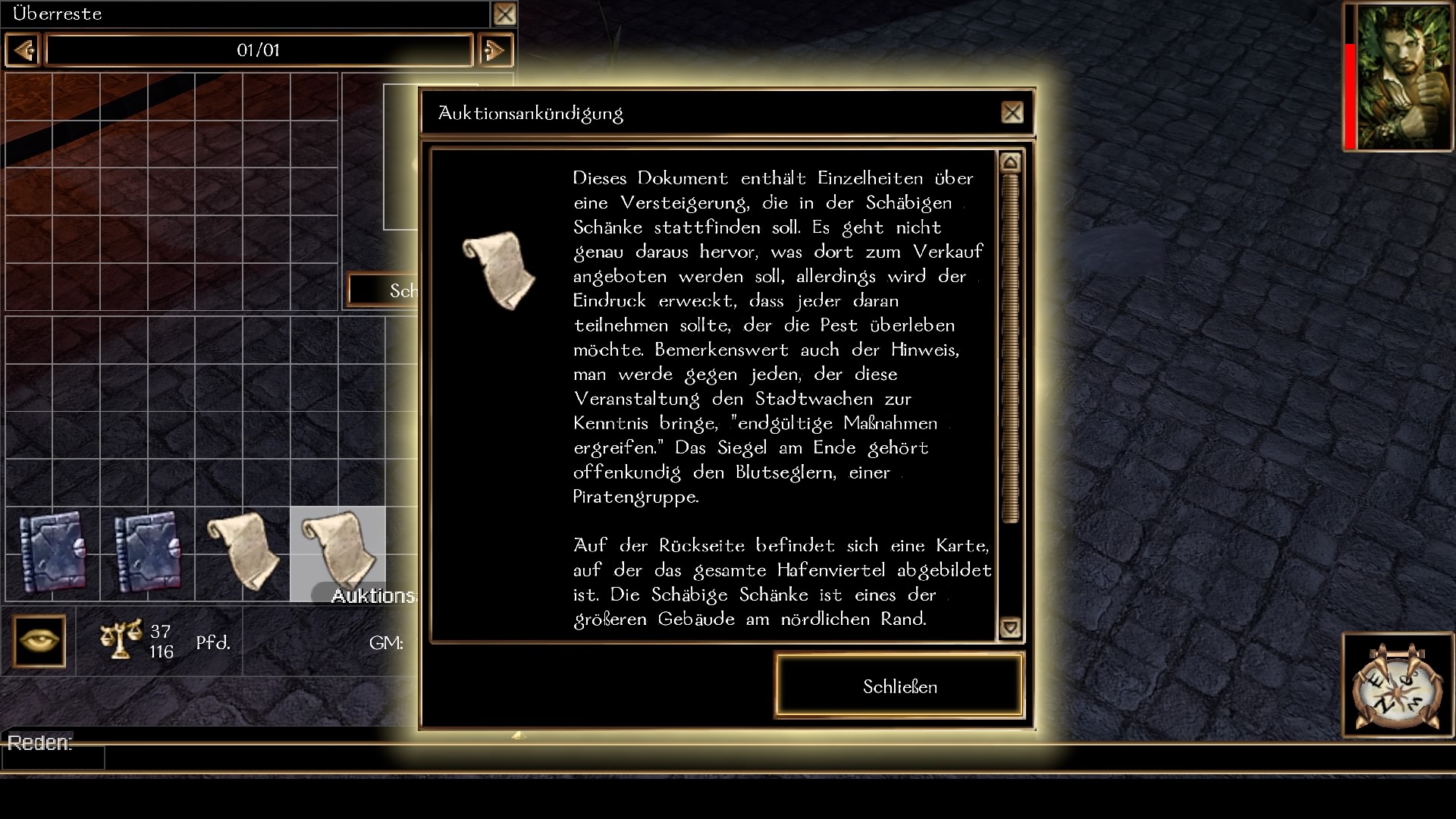
Task: Toggle the eye examine icon
Action: click(39, 642)
